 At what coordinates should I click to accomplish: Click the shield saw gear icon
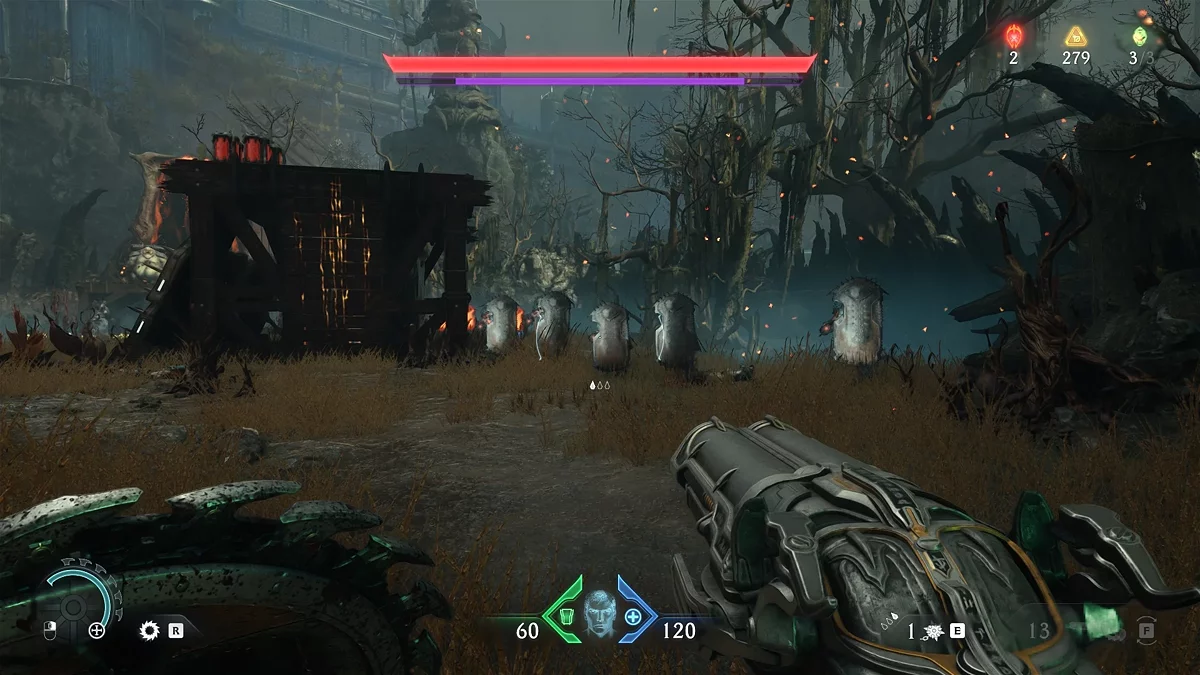pos(150,630)
